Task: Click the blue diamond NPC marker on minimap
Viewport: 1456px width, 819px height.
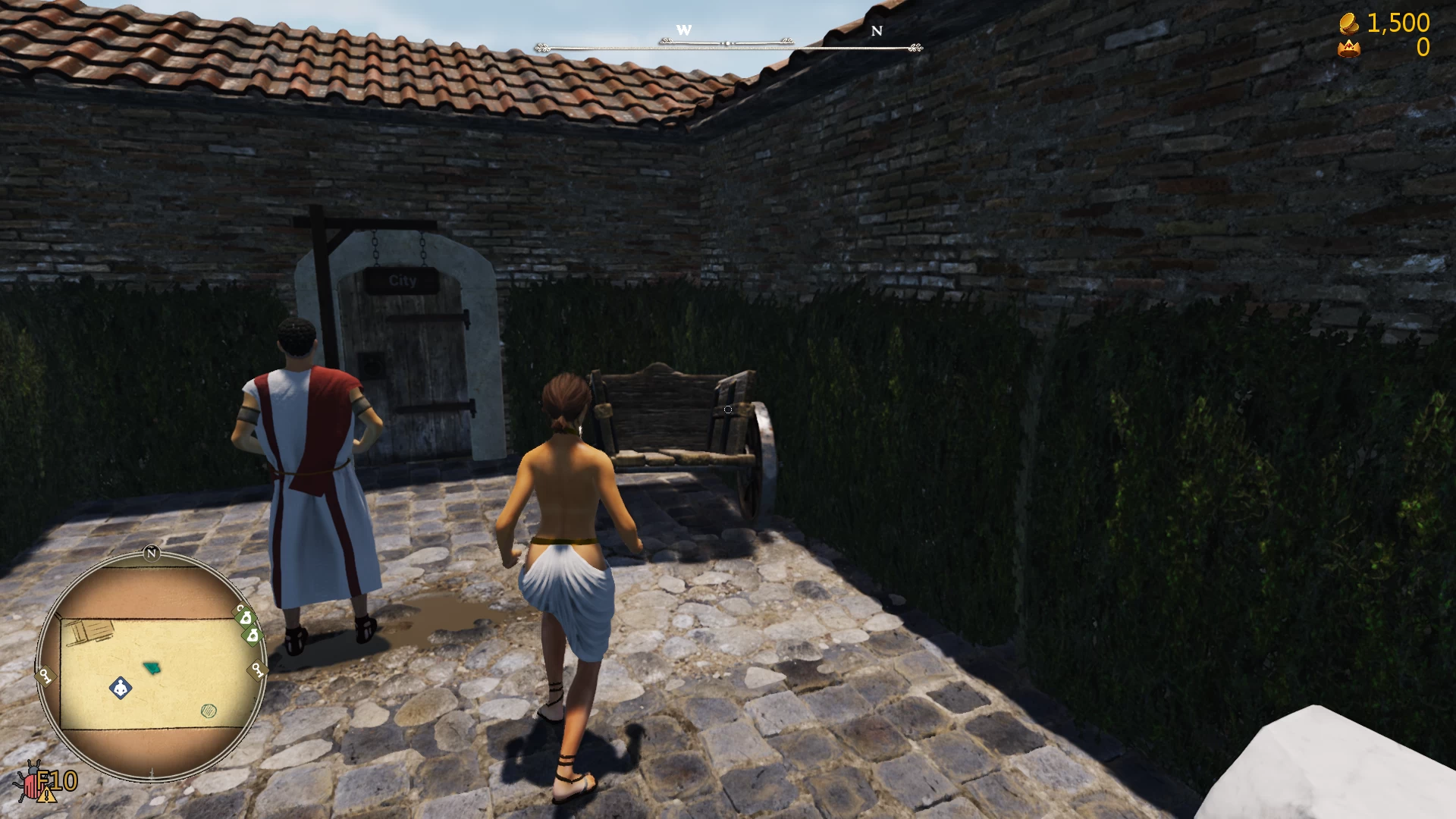Action: pos(121,689)
